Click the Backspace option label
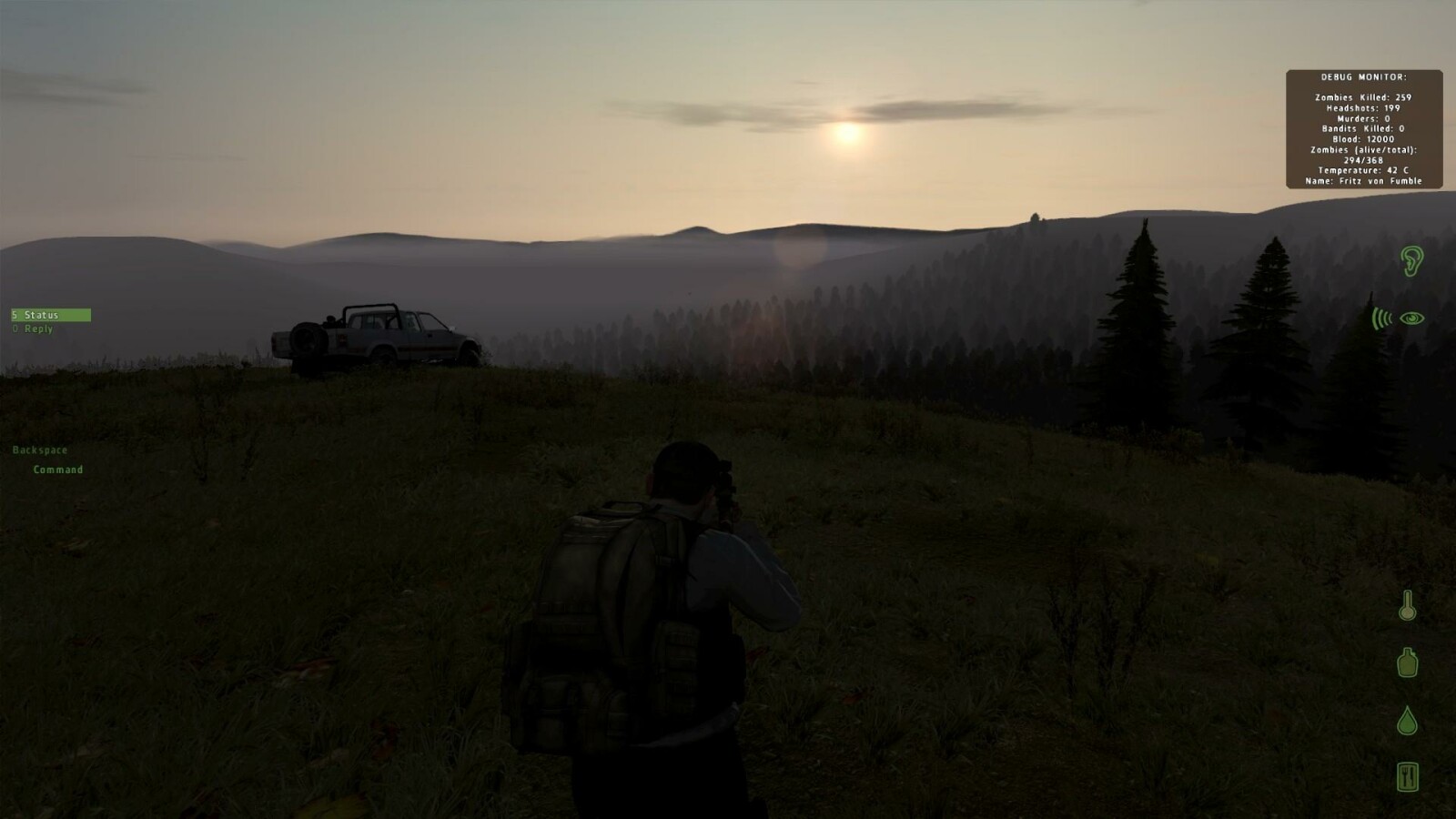Image resolution: width=1456 pixels, height=819 pixels. coord(41,450)
